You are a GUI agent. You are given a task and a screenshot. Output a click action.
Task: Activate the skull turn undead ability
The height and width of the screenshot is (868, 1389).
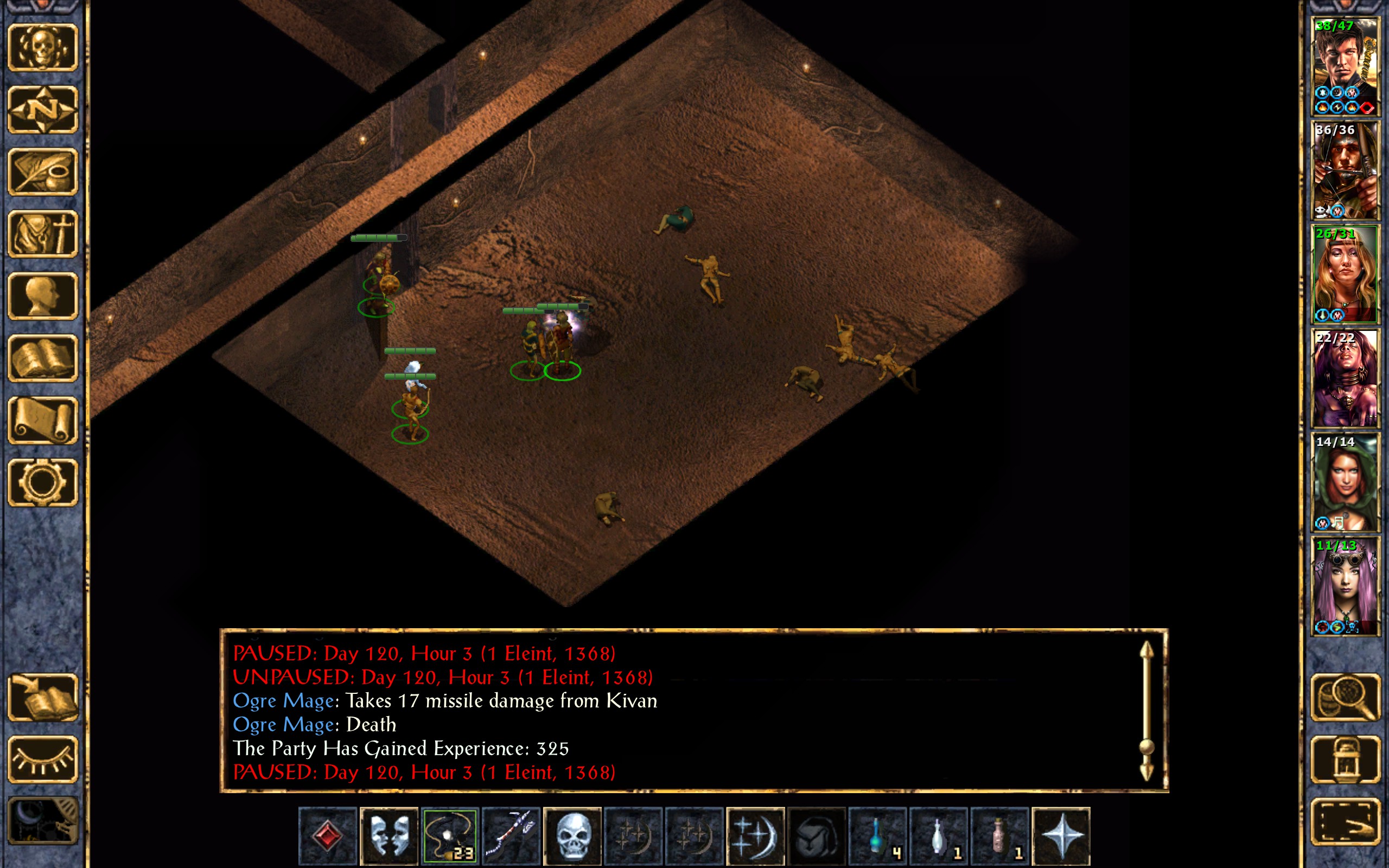572,836
